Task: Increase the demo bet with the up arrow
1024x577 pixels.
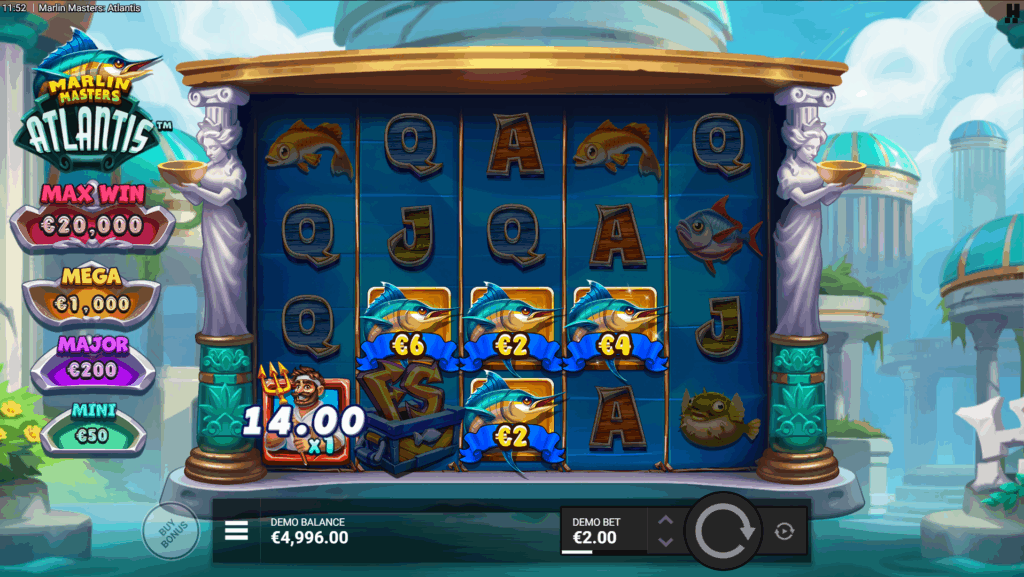Action: coord(665,518)
